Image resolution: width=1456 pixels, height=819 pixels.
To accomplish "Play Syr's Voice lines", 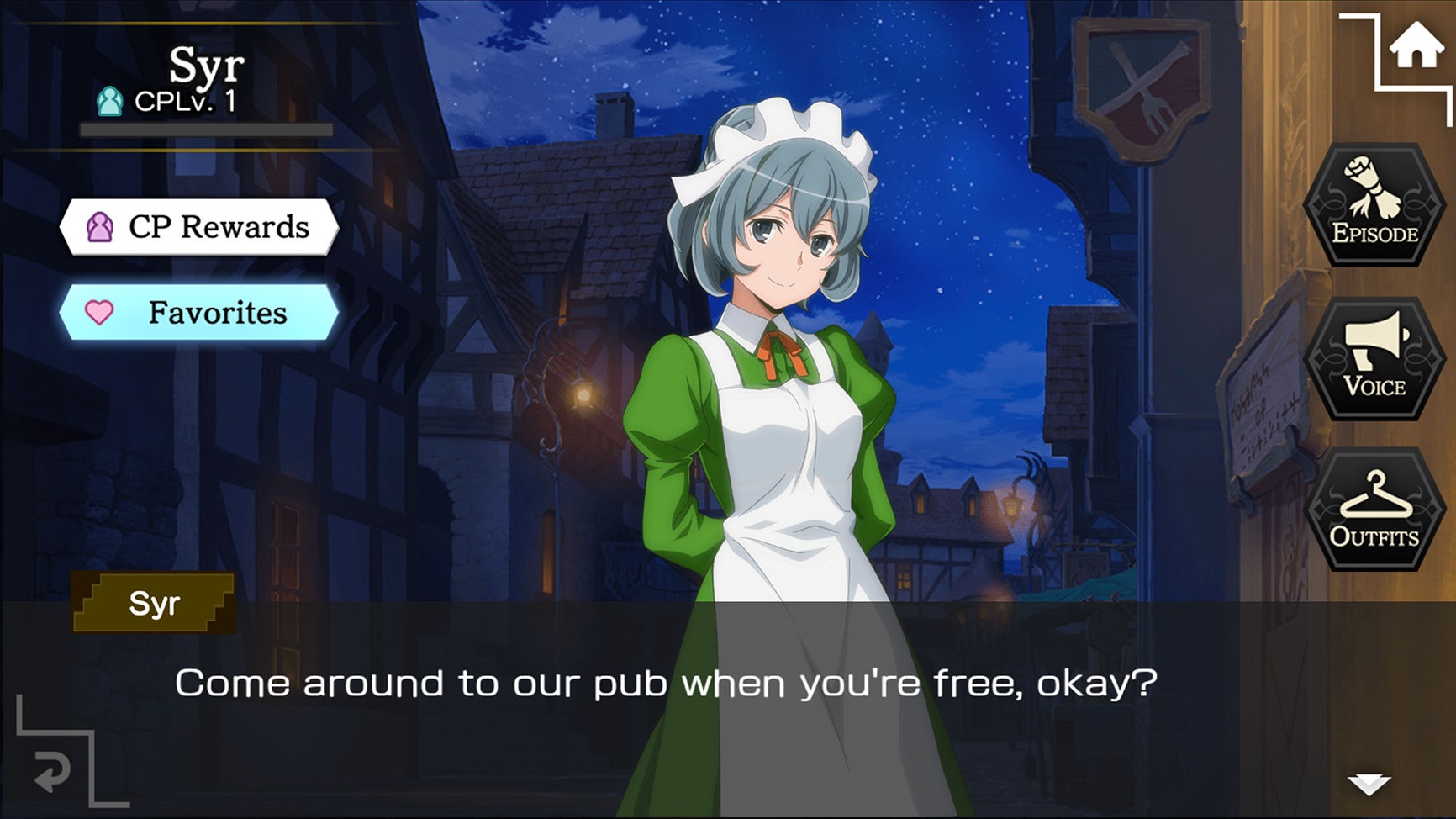I will click(1374, 358).
